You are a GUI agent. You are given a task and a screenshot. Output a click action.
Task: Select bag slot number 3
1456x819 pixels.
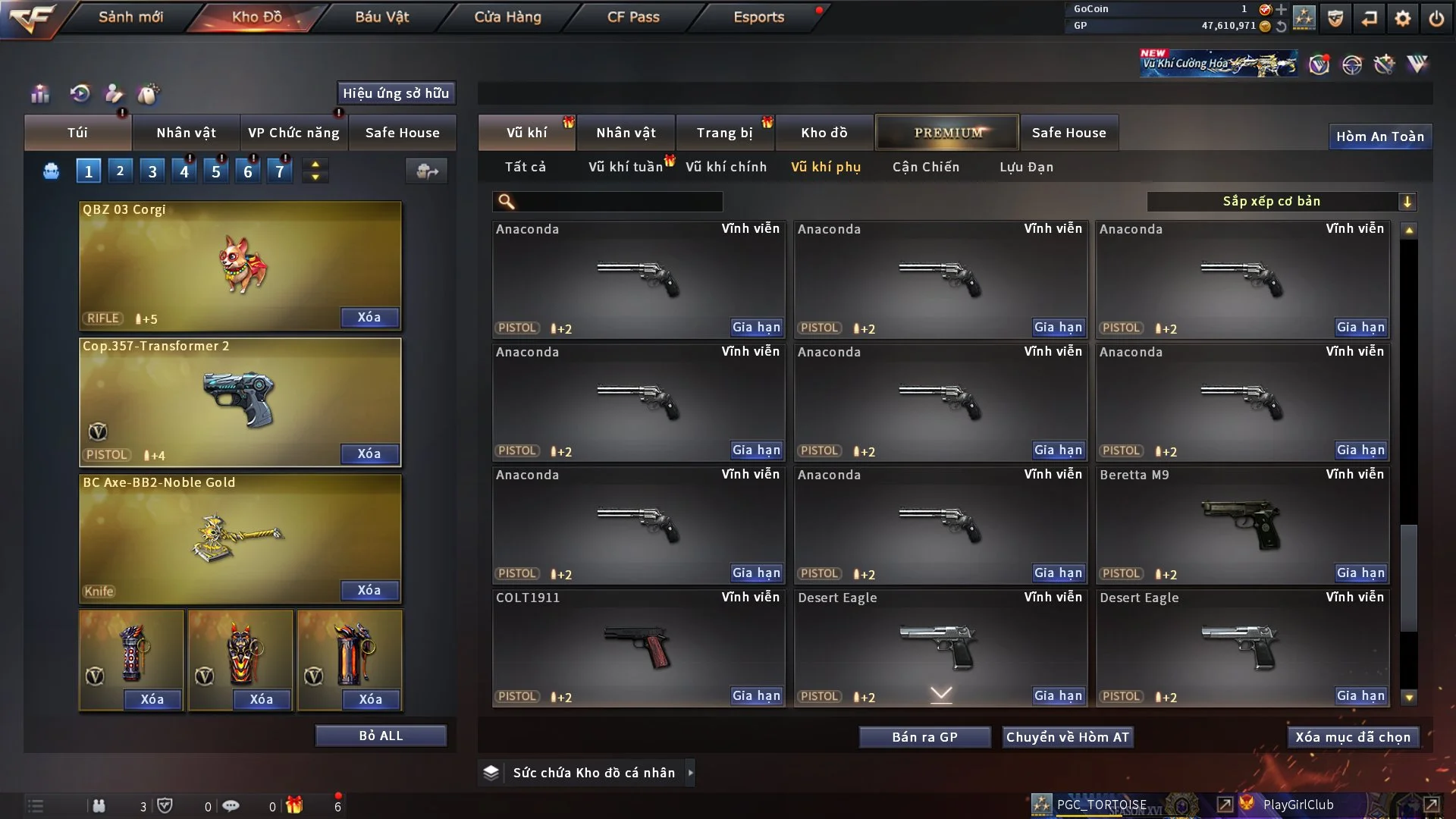(x=152, y=171)
